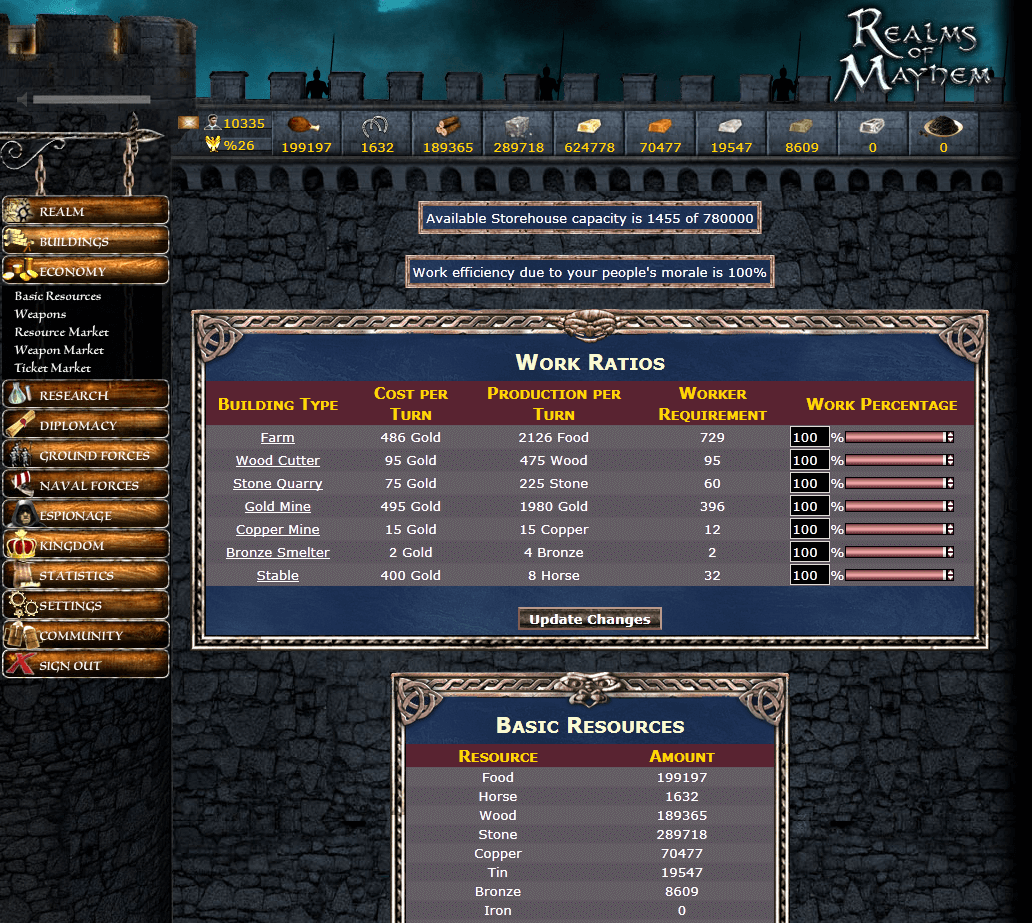Follow the Gold Mine link
Image resolution: width=1032 pixels, height=923 pixels.
(x=277, y=507)
